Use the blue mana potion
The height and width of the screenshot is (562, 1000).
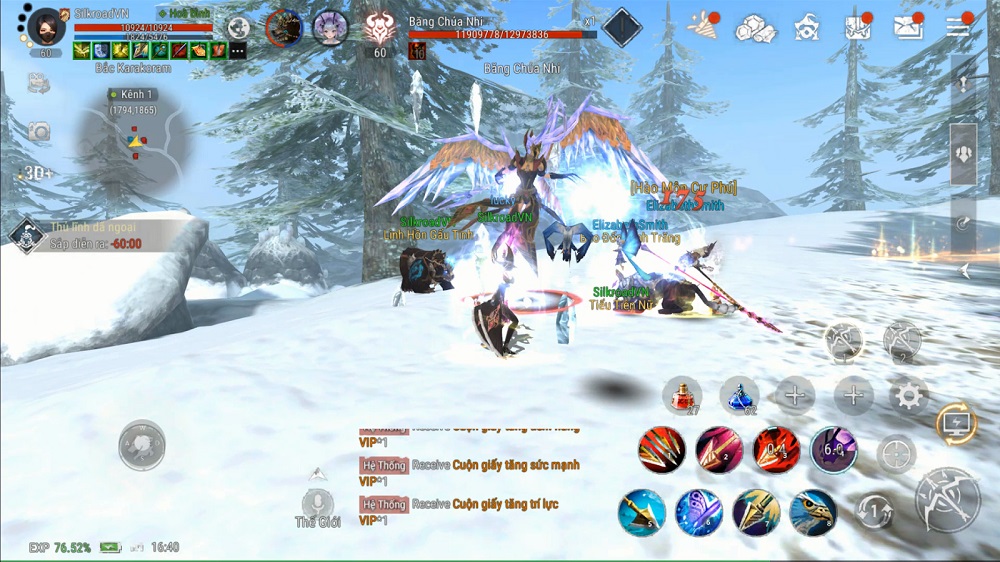pos(739,395)
